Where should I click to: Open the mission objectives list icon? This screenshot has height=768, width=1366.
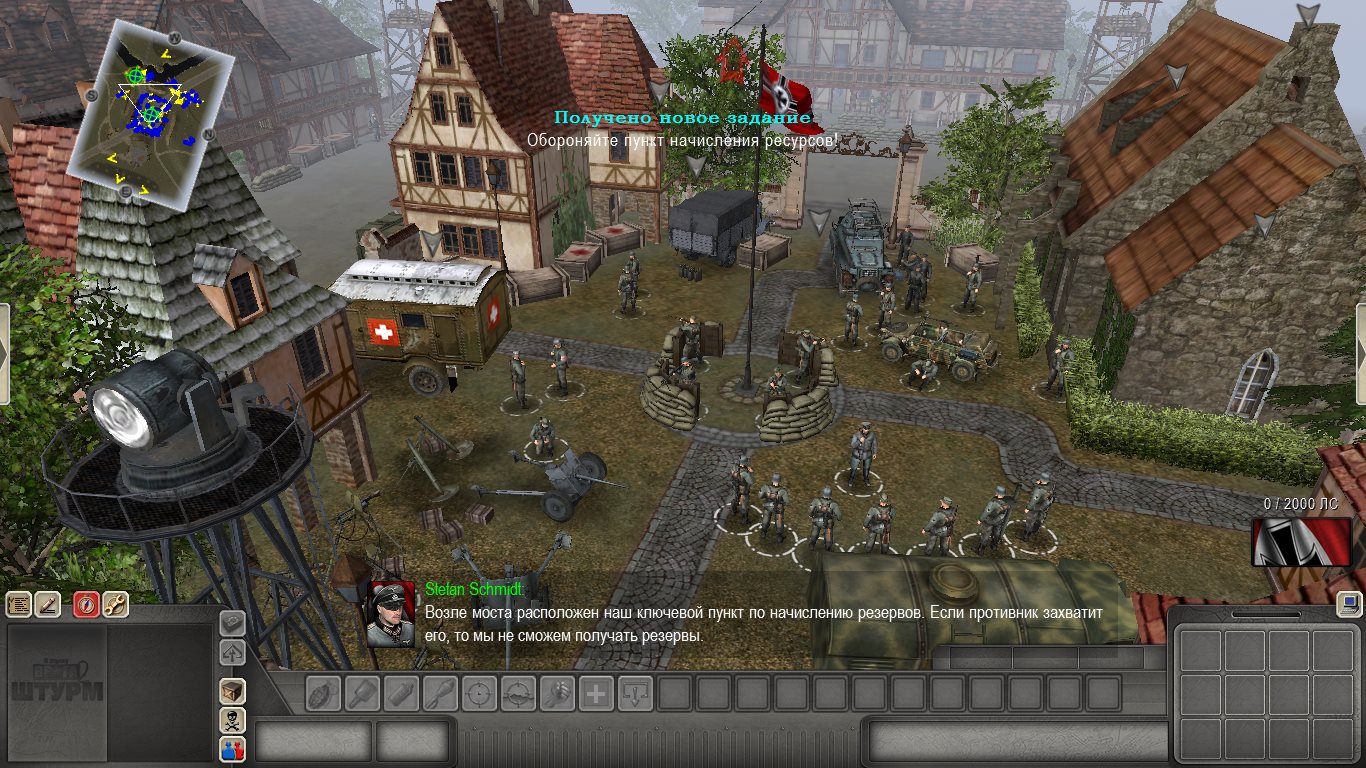click(19, 604)
